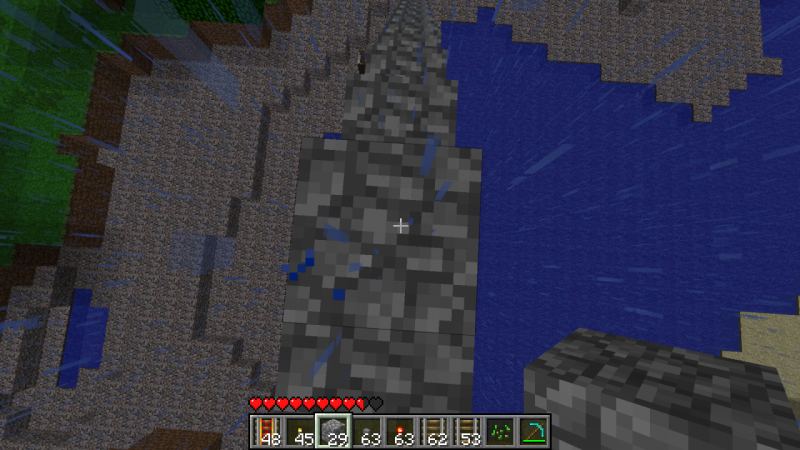Pick the redstone torch slot
This screenshot has height=450, width=800.
tap(399, 431)
